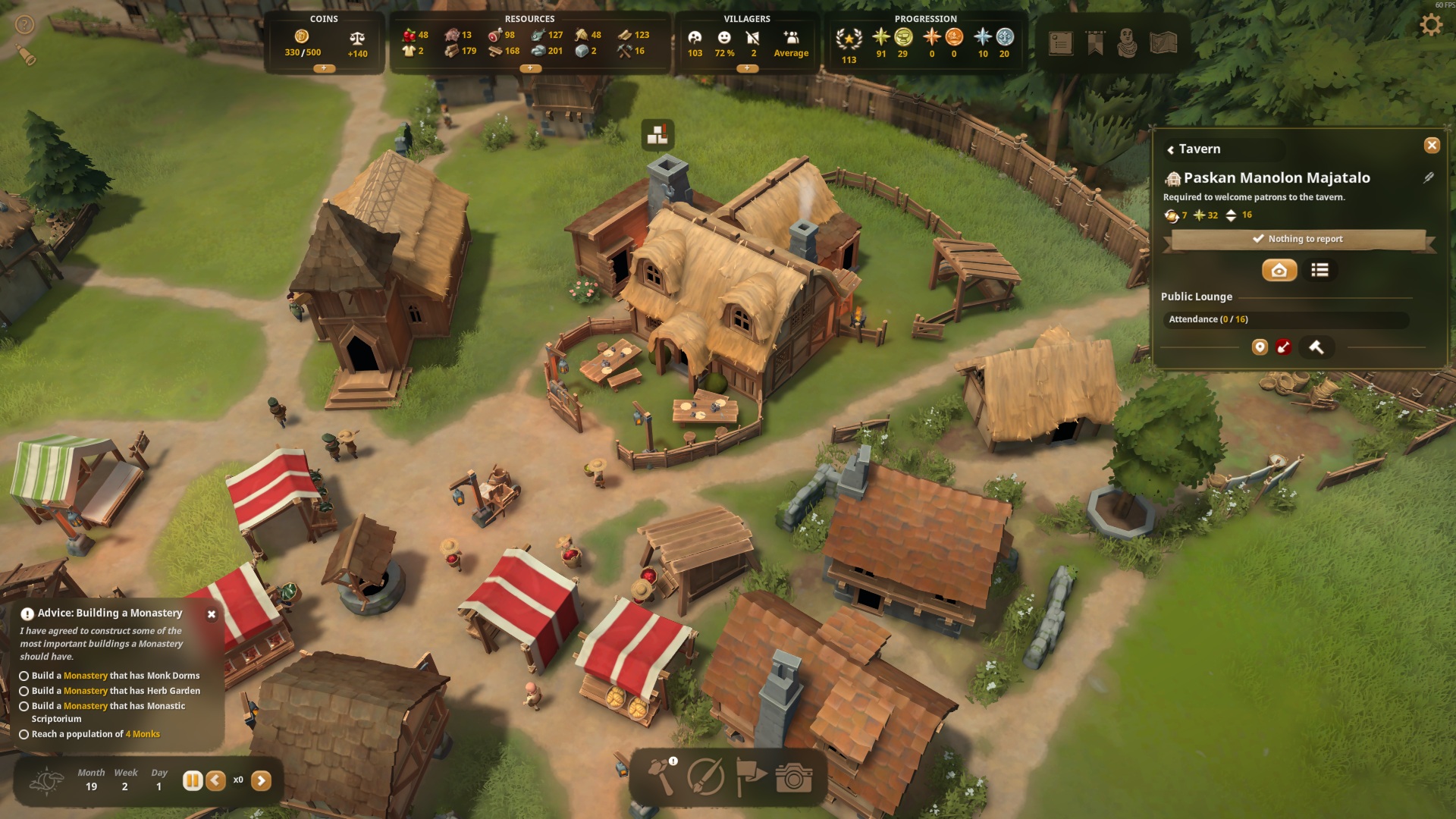Open the banner icon in the top bar

[1095, 43]
